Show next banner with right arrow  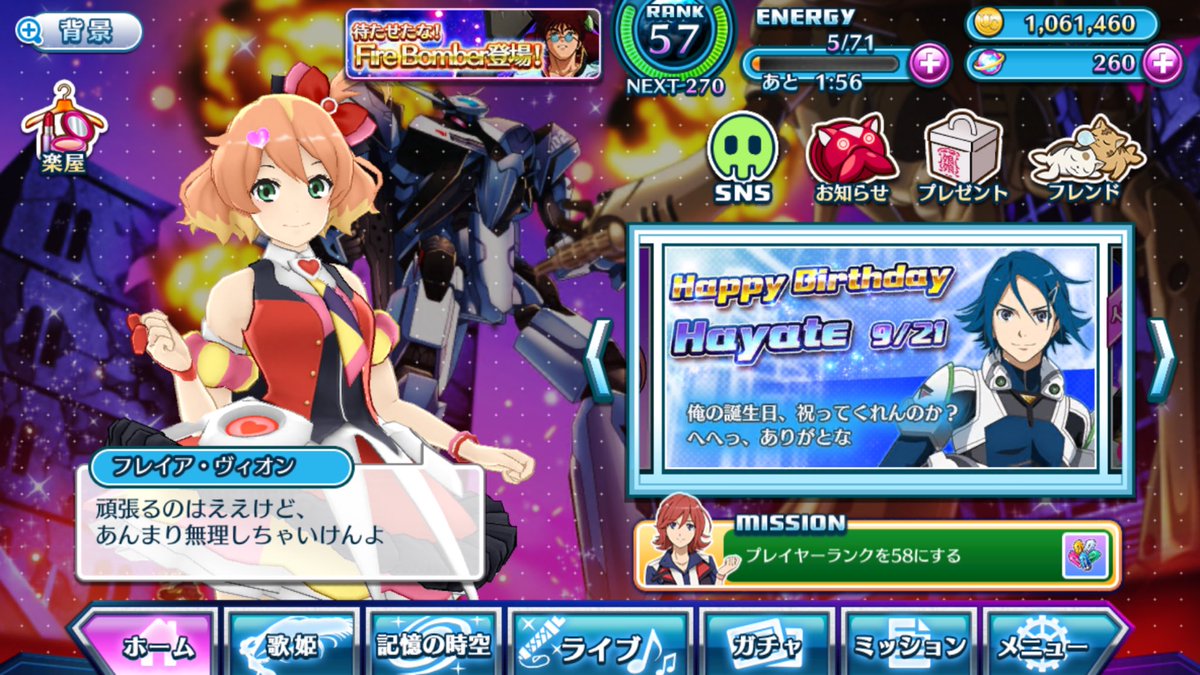click(x=1160, y=359)
